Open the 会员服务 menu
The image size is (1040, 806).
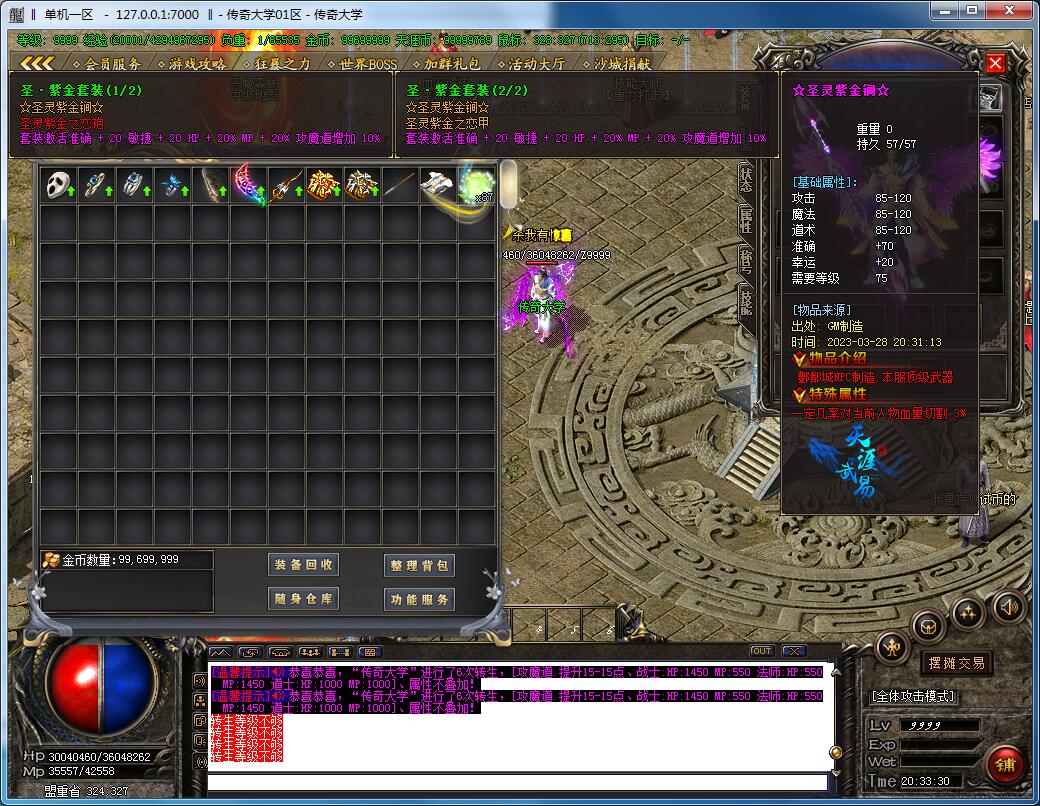coord(106,63)
